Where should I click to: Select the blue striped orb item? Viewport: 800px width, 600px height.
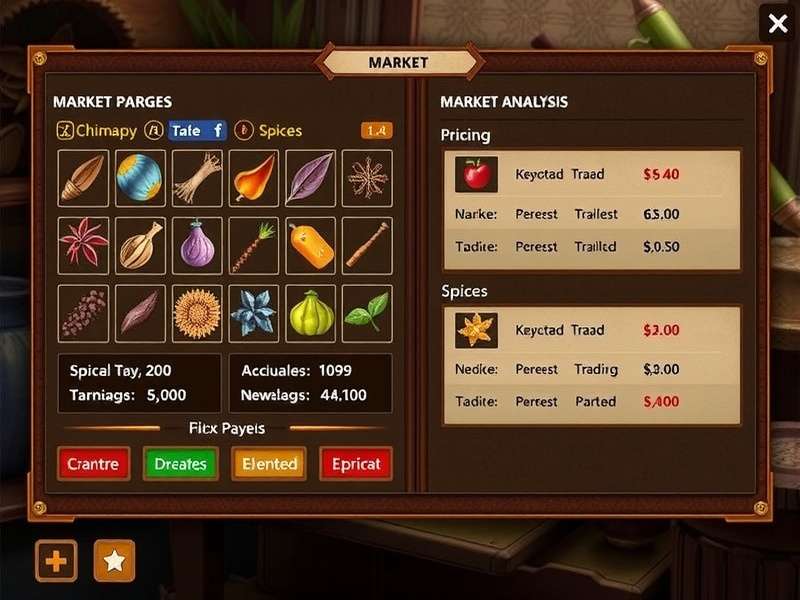tap(140, 179)
